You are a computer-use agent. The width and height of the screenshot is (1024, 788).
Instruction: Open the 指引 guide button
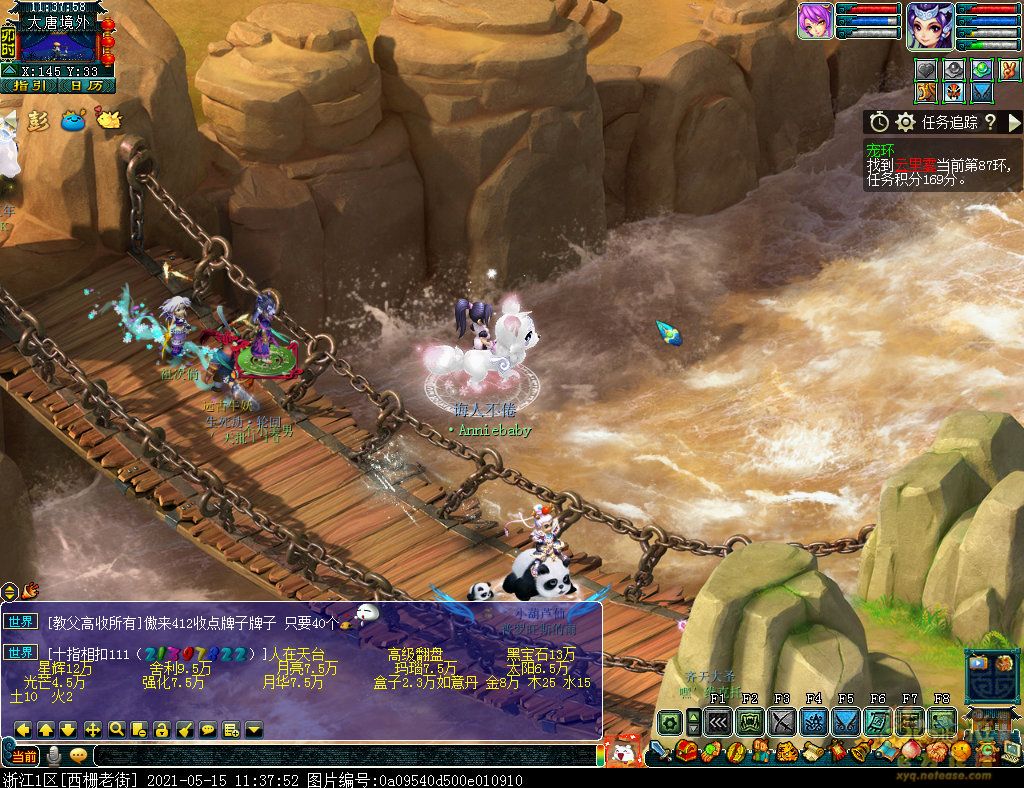[28, 86]
